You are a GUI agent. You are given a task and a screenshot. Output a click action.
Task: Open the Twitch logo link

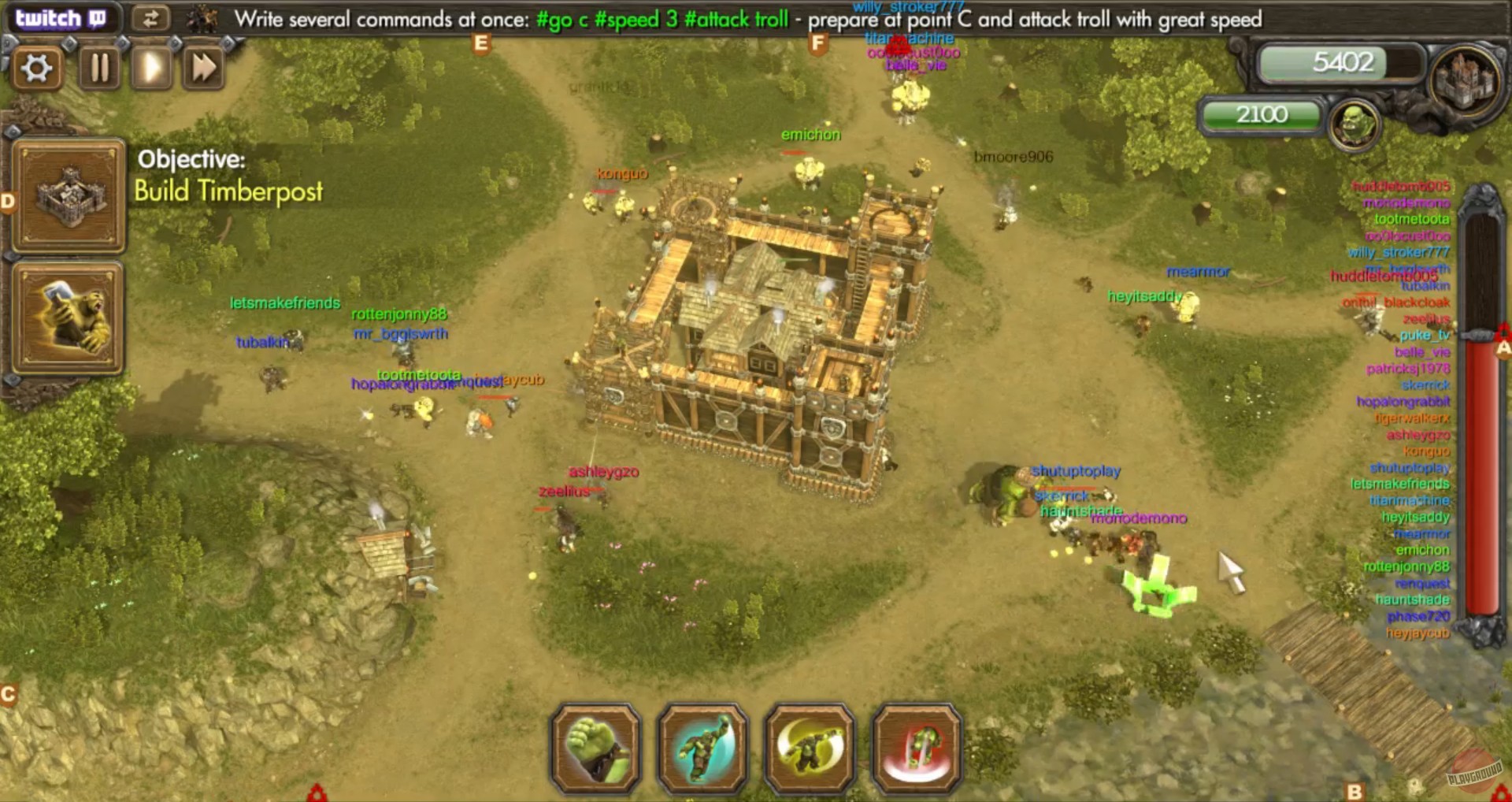[x=61, y=17]
